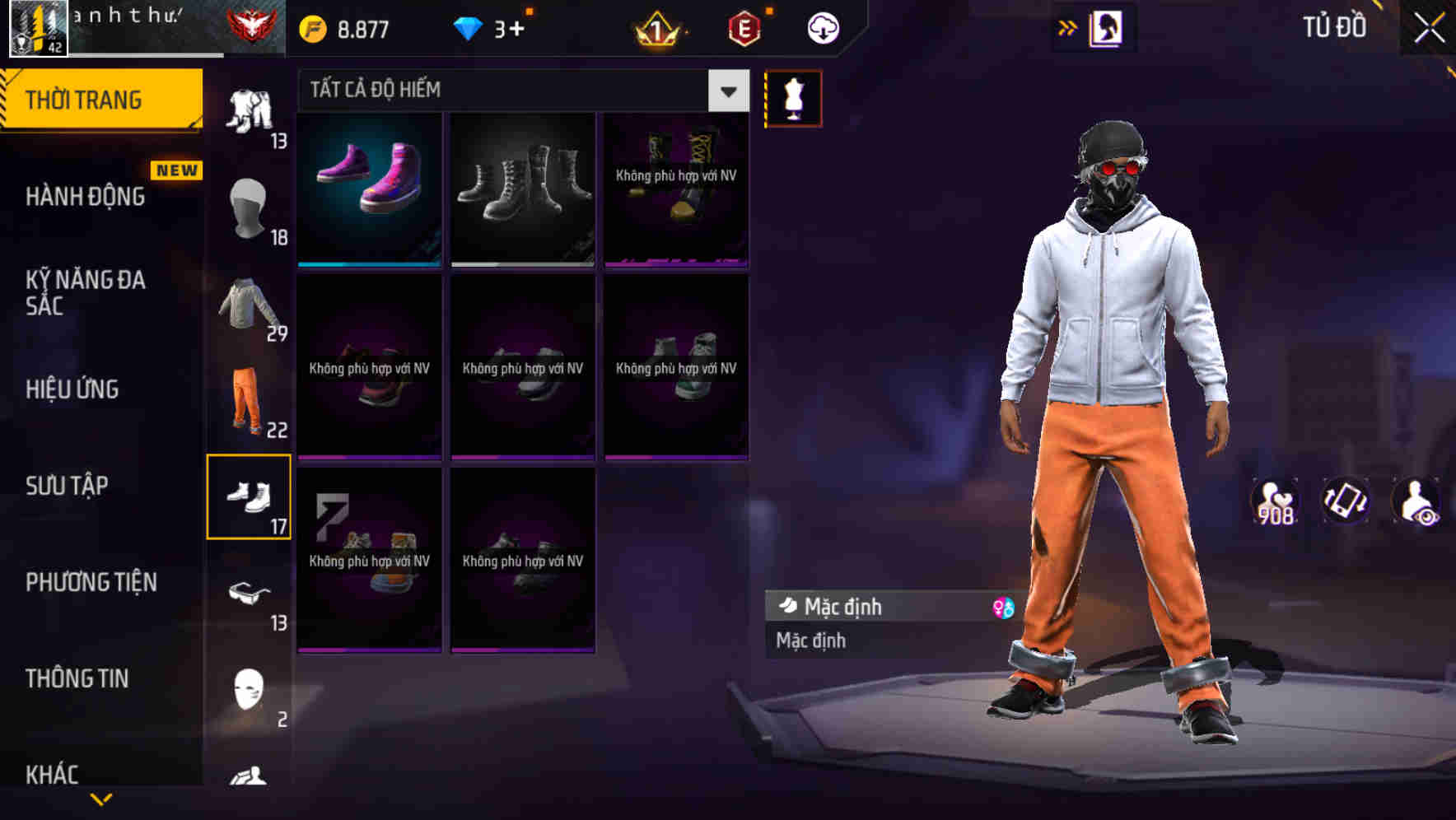The height and width of the screenshot is (820, 1456).
Task: Select the shoes category icon in sidebar
Action: [x=250, y=496]
